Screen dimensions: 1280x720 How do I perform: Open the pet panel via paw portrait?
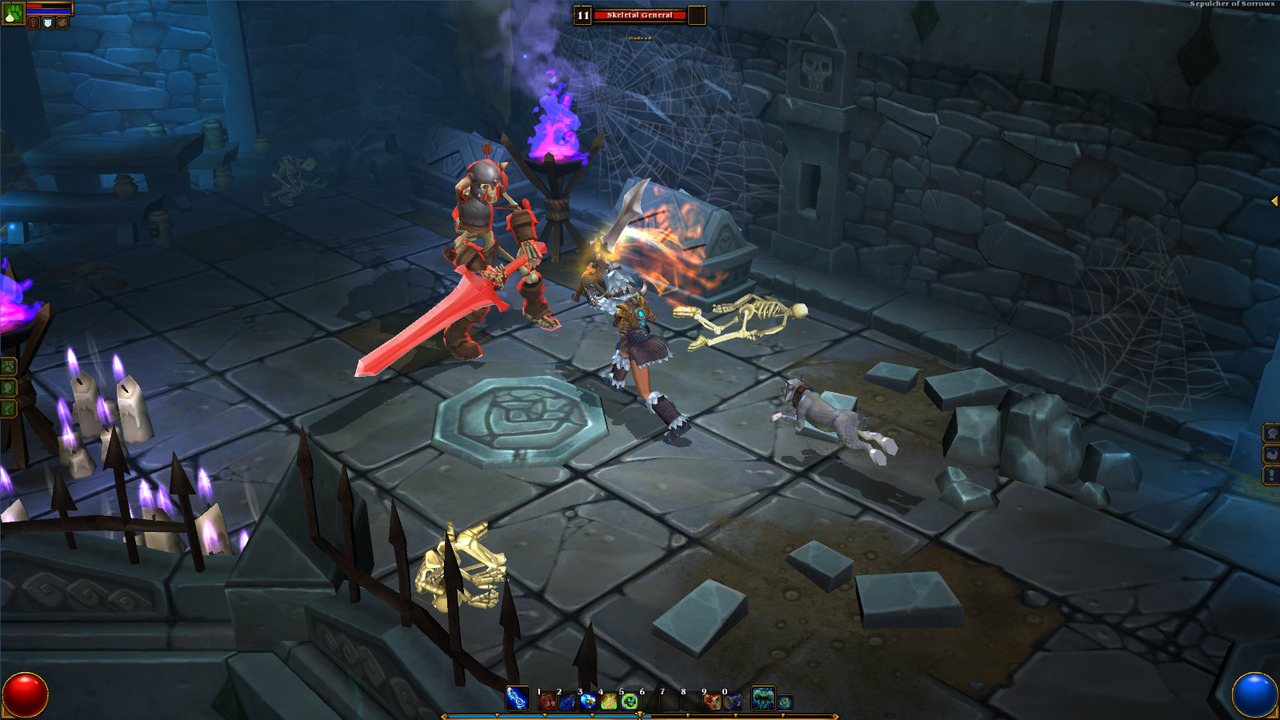pyautogui.click(x=13, y=14)
